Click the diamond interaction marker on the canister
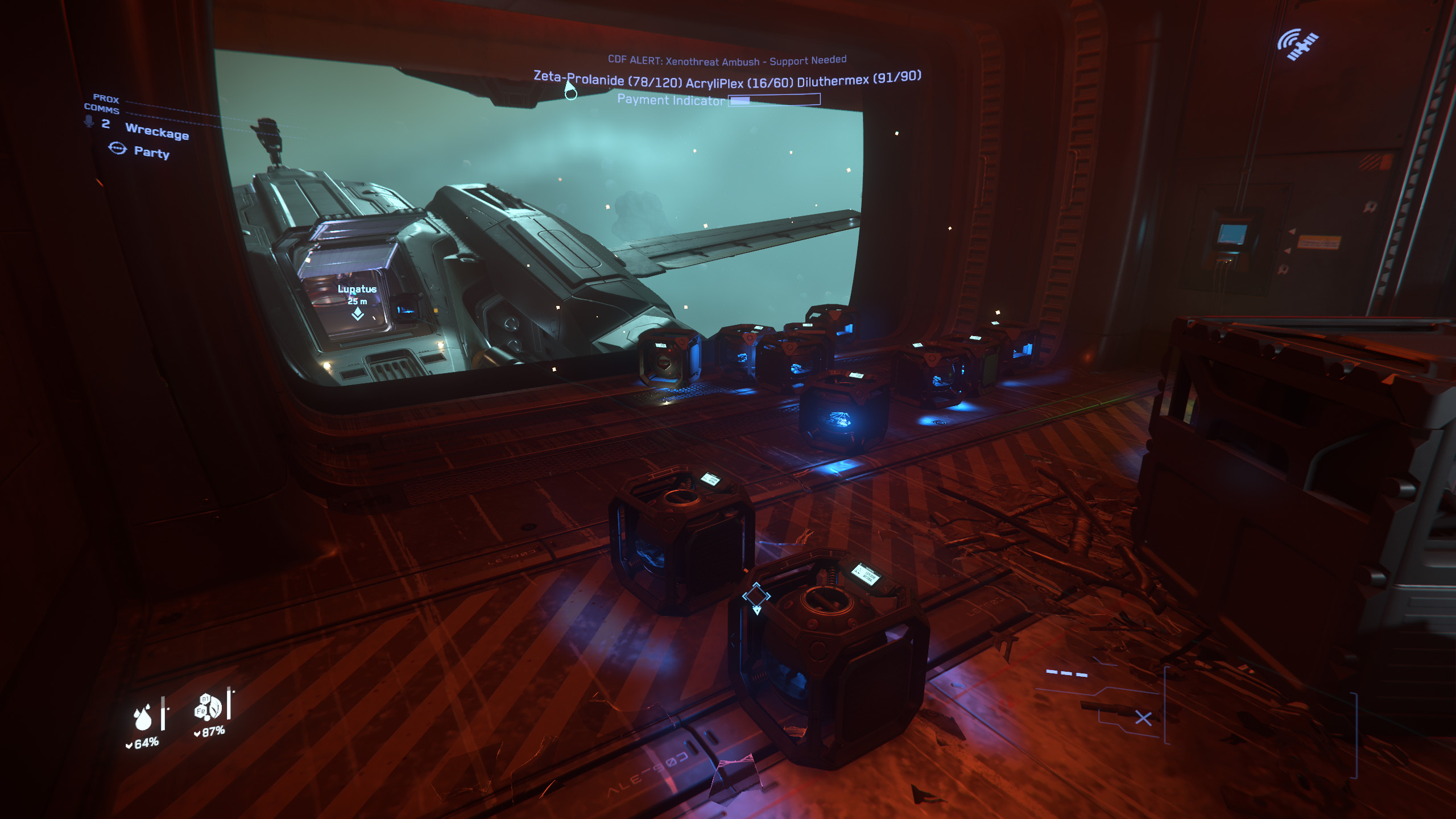The height and width of the screenshot is (819, 1456). point(756,597)
